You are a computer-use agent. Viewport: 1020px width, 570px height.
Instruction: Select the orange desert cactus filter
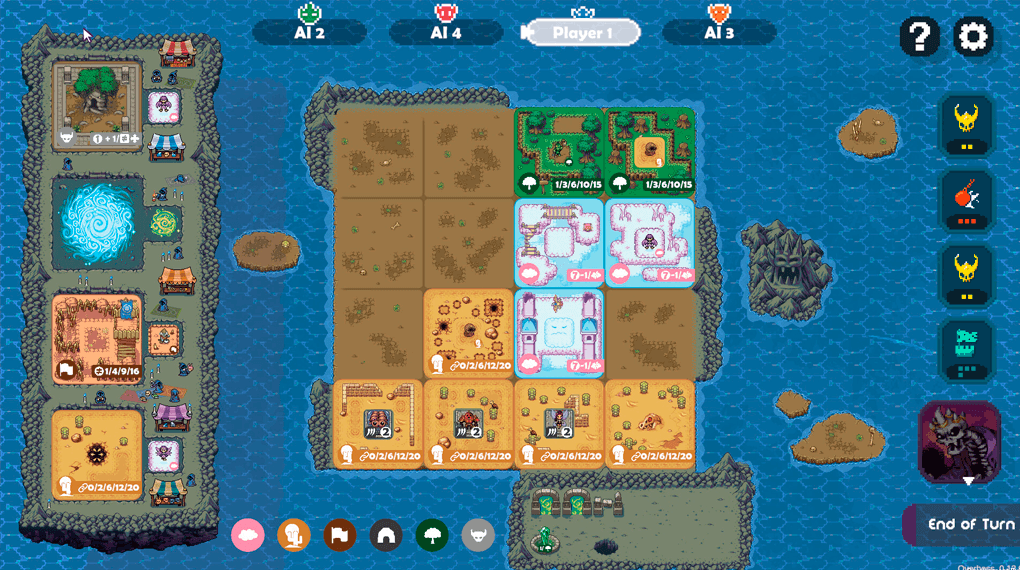(x=294, y=535)
